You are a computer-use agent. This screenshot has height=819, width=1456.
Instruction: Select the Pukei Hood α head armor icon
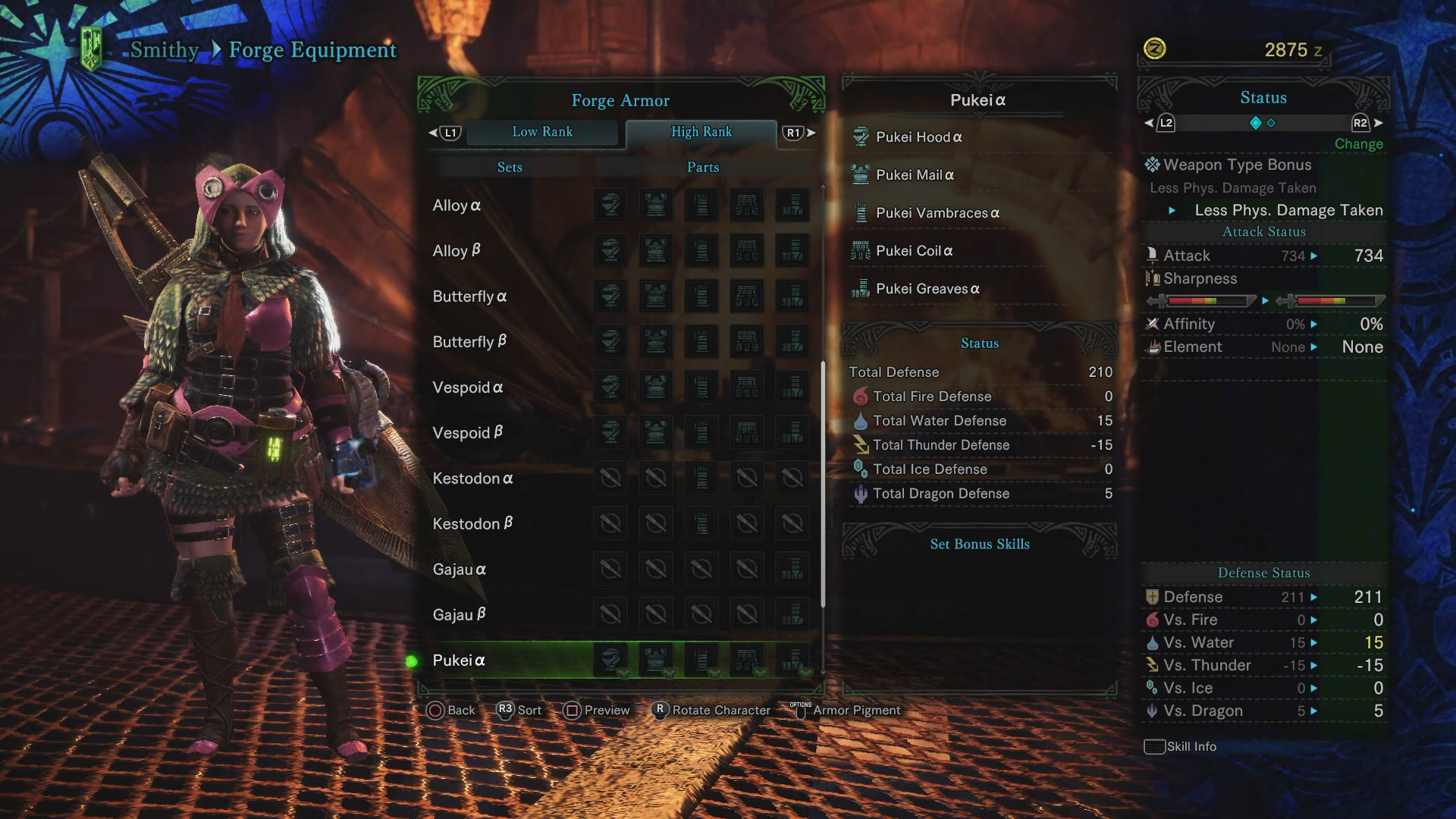coord(861,136)
